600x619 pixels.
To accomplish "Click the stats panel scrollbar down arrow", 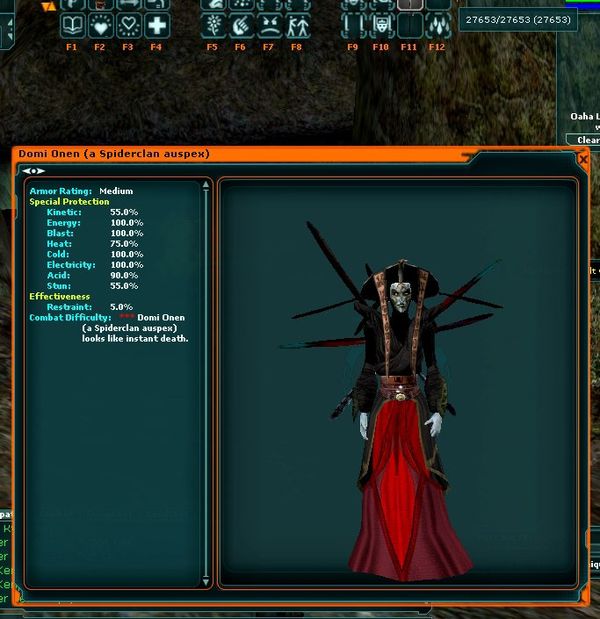I will tap(206, 580).
